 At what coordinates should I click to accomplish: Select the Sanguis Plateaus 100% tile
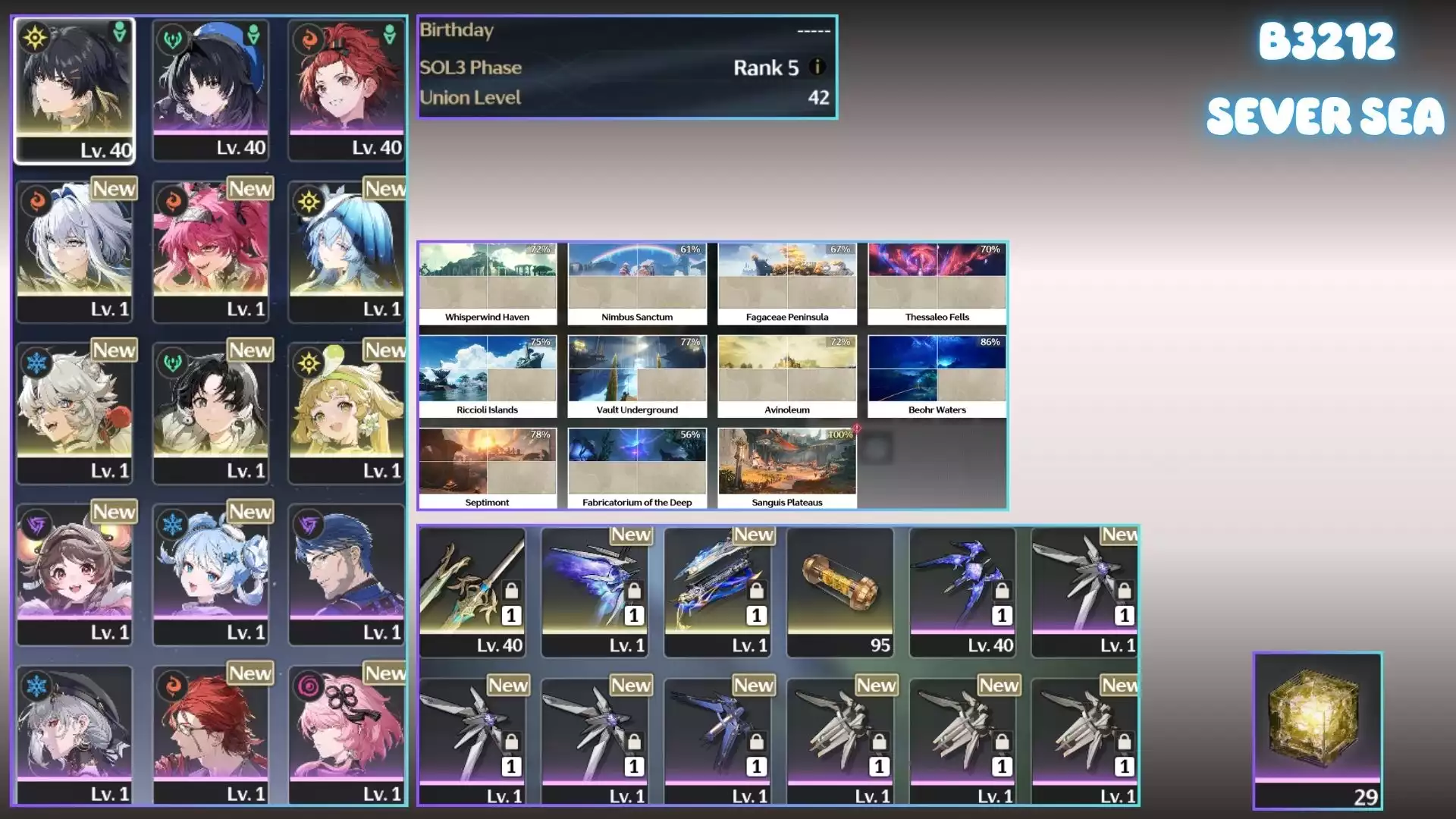(786, 469)
